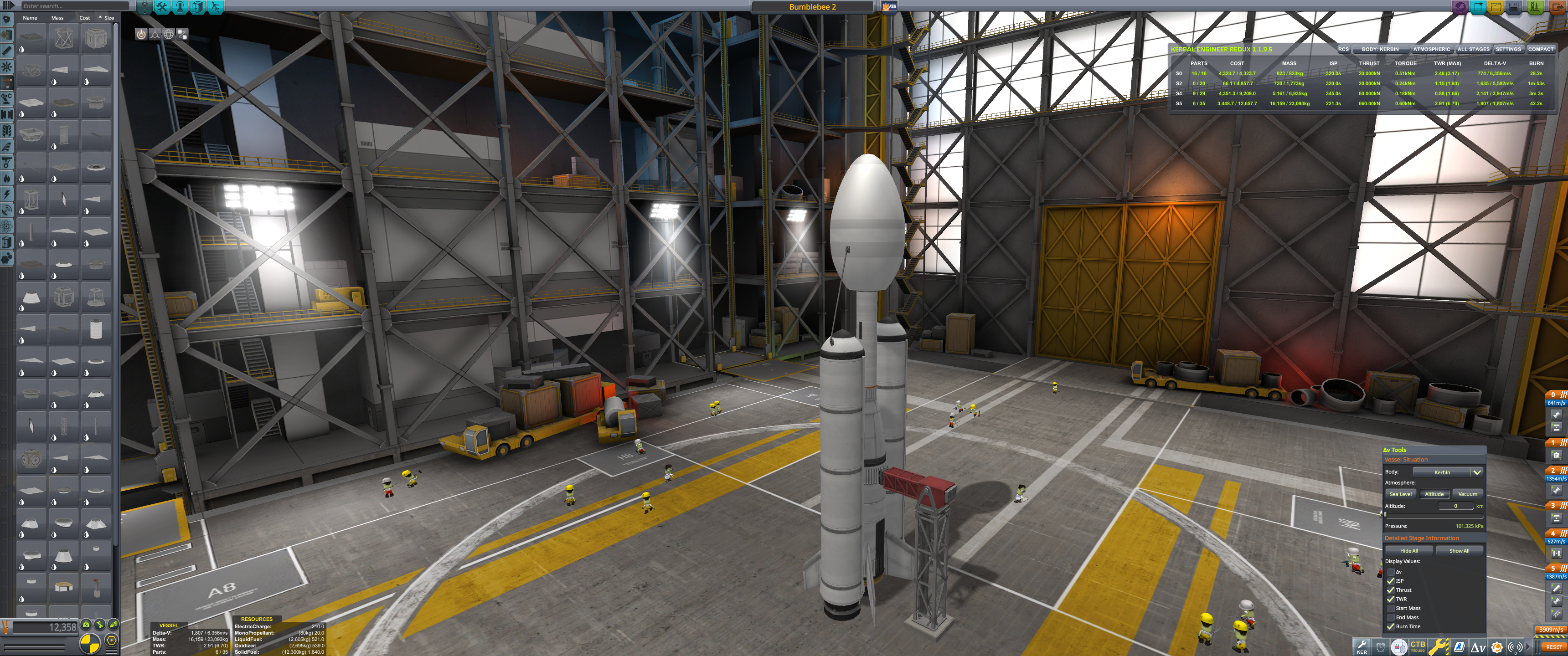Sort the parts list by Mass
1568x656 pixels.
point(57,18)
